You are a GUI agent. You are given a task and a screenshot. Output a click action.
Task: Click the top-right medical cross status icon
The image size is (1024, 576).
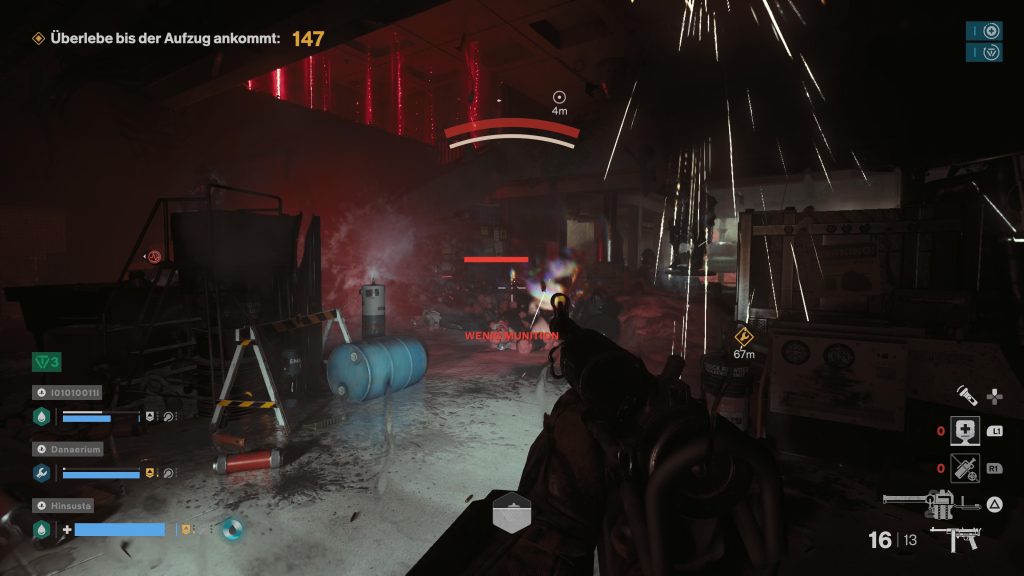pos(991,31)
